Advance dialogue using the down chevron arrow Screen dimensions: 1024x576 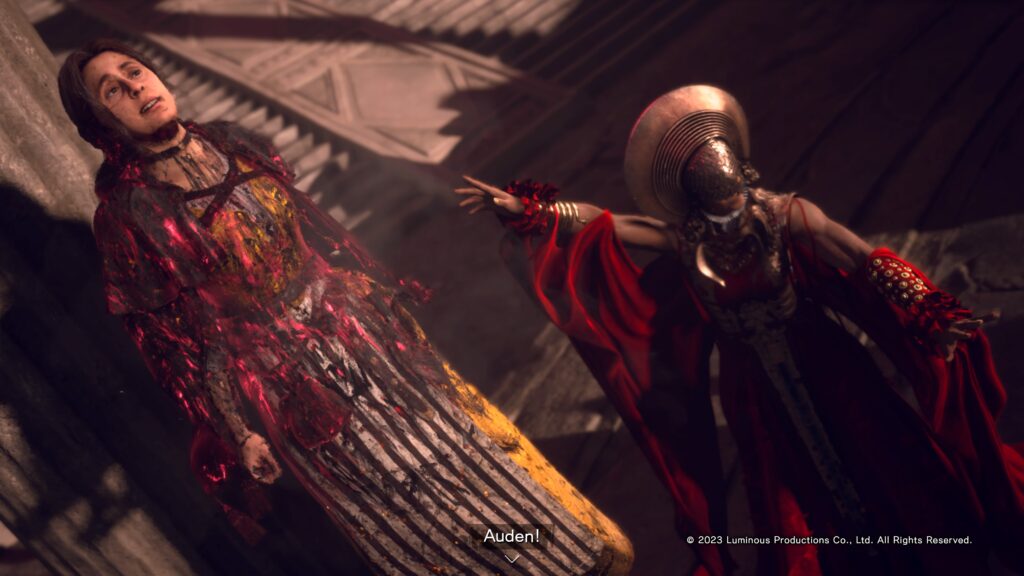[511, 558]
